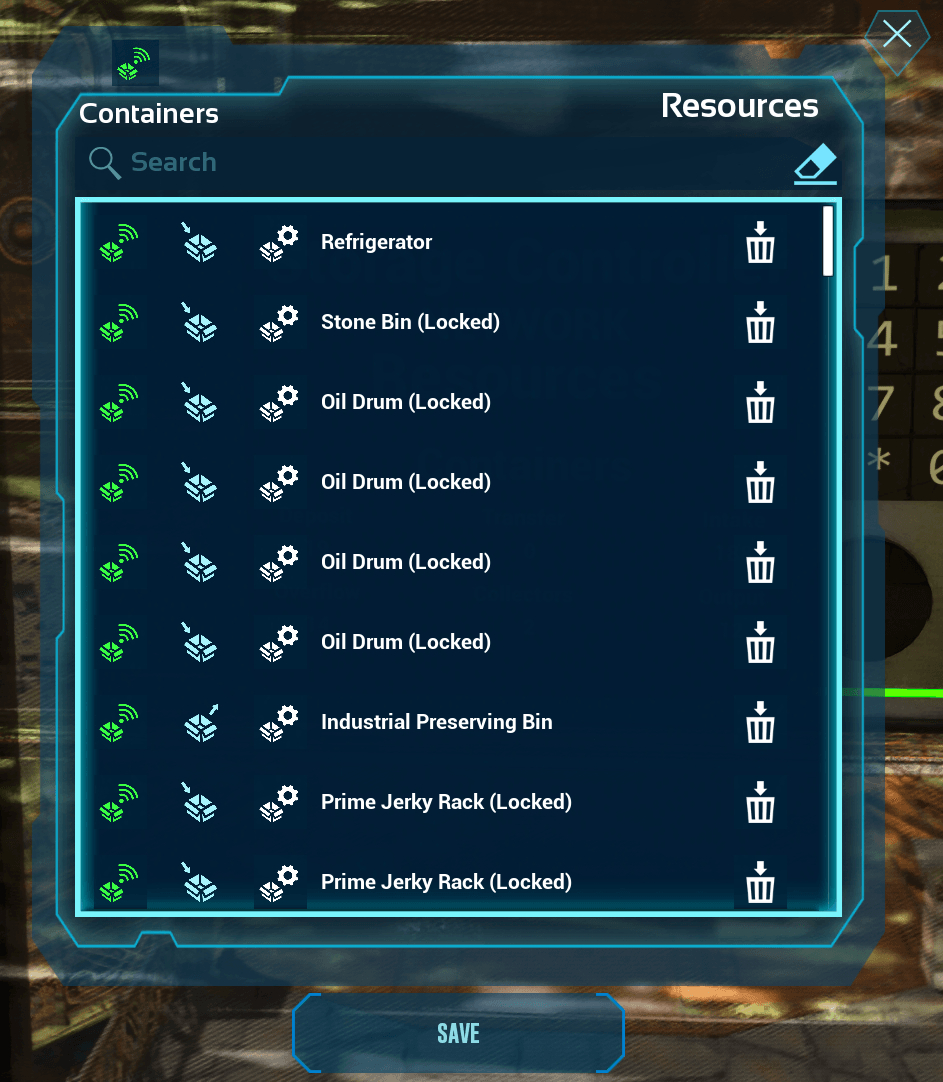This screenshot has width=943, height=1082.
Task: Toggle the Industrial Preserving Bin outgoing arrow icon
Action: 201,722
